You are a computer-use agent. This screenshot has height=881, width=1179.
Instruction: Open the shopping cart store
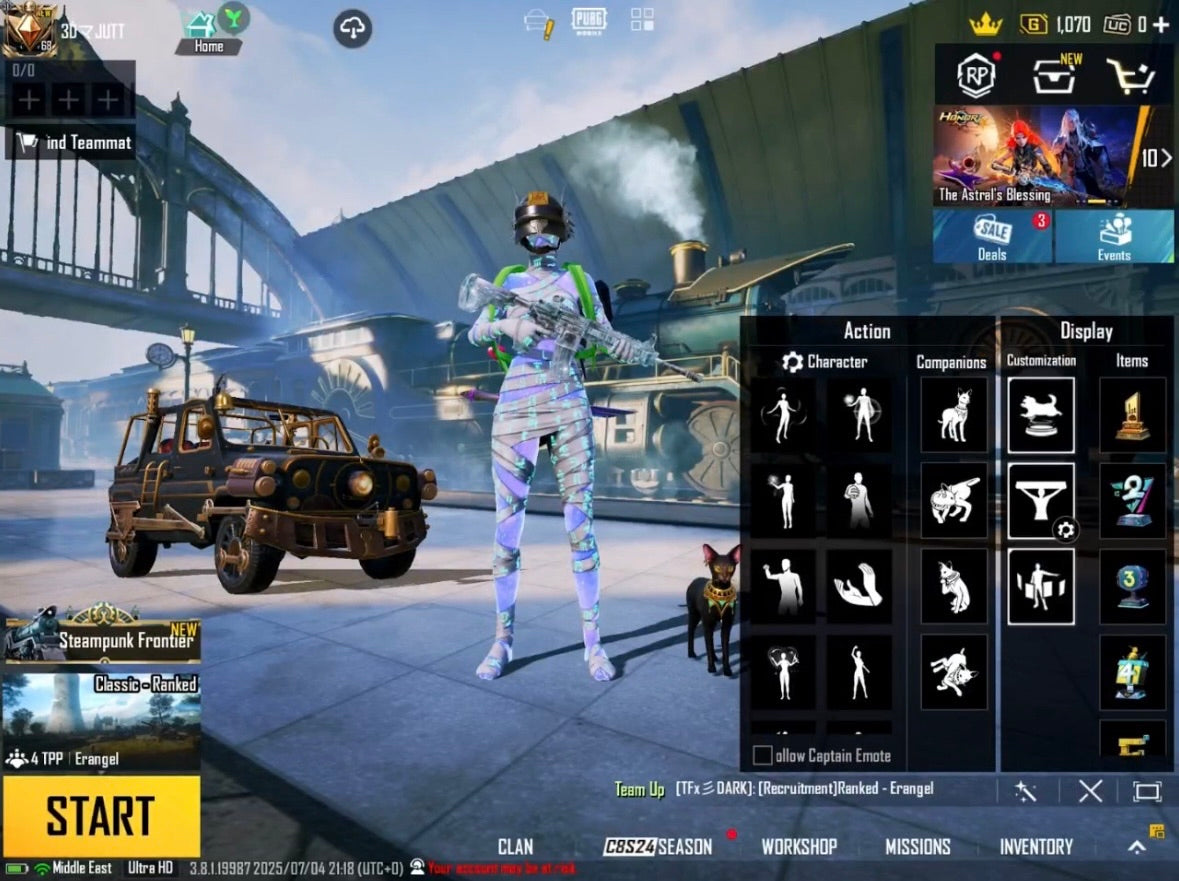[1130, 76]
